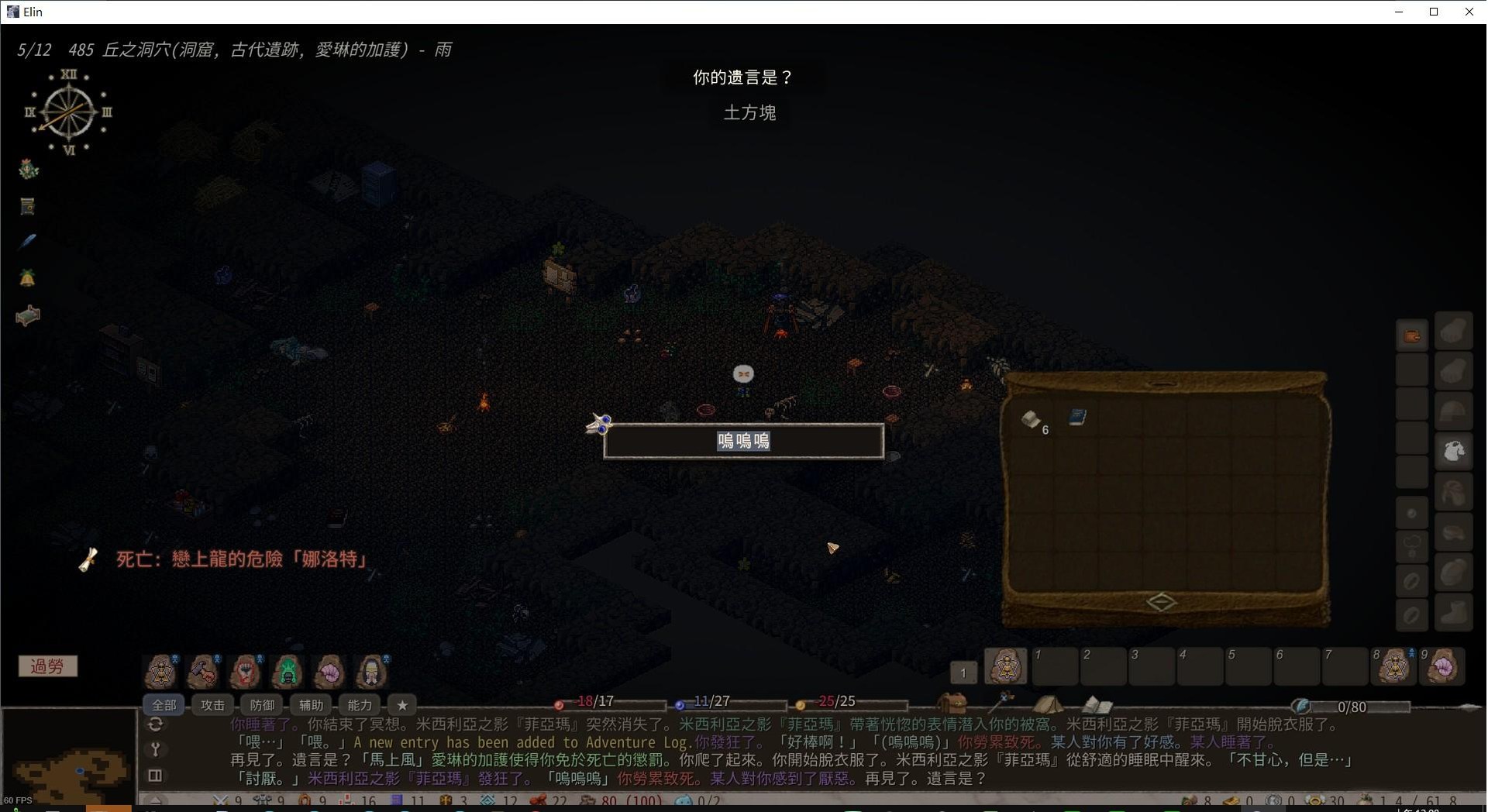Click the window layout icon beside message log

click(155, 776)
